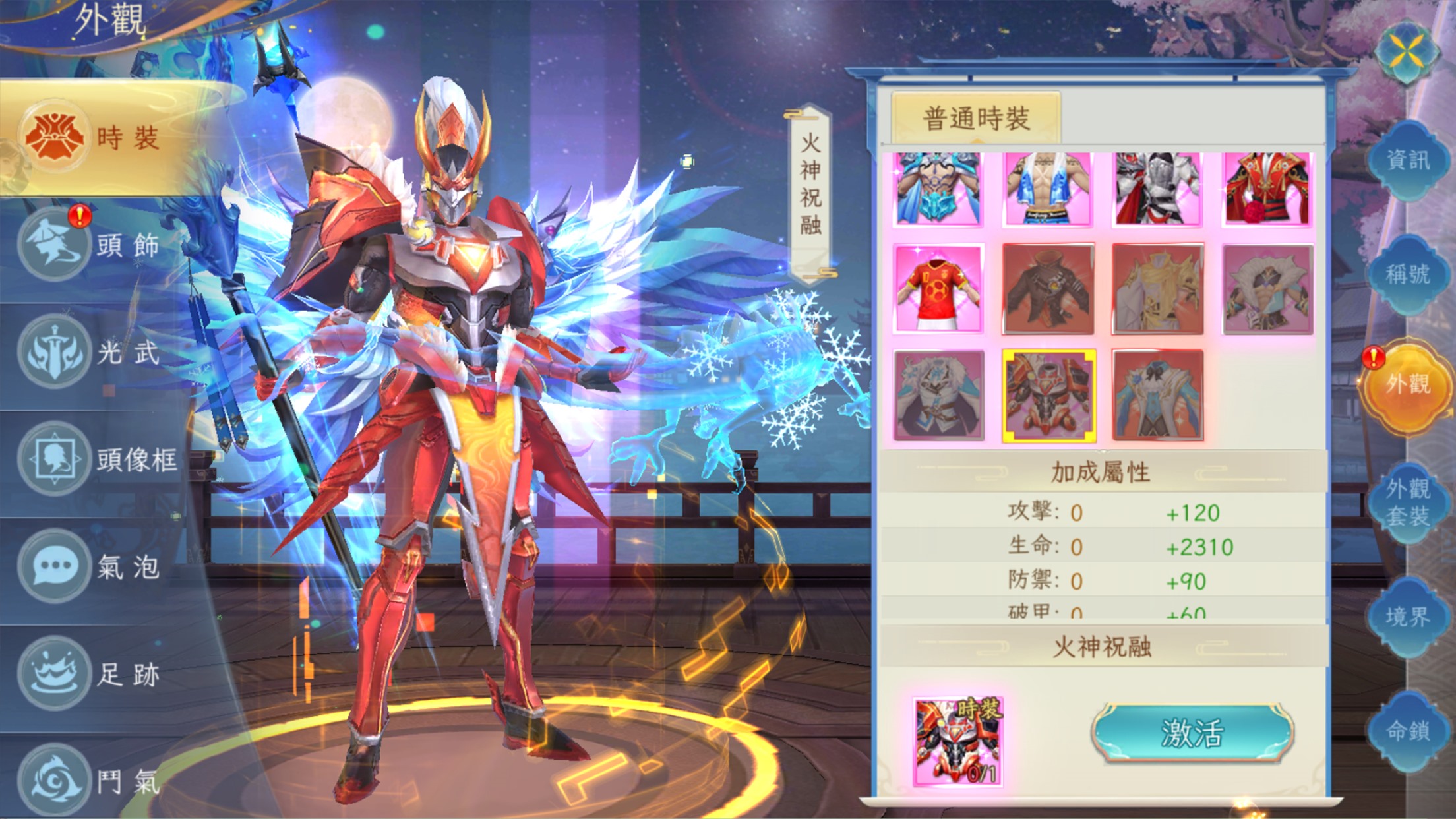The height and width of the screenshot is (819, 1456).
Task: Select the red soccer jersey outfit
Action: coord(938,288)
